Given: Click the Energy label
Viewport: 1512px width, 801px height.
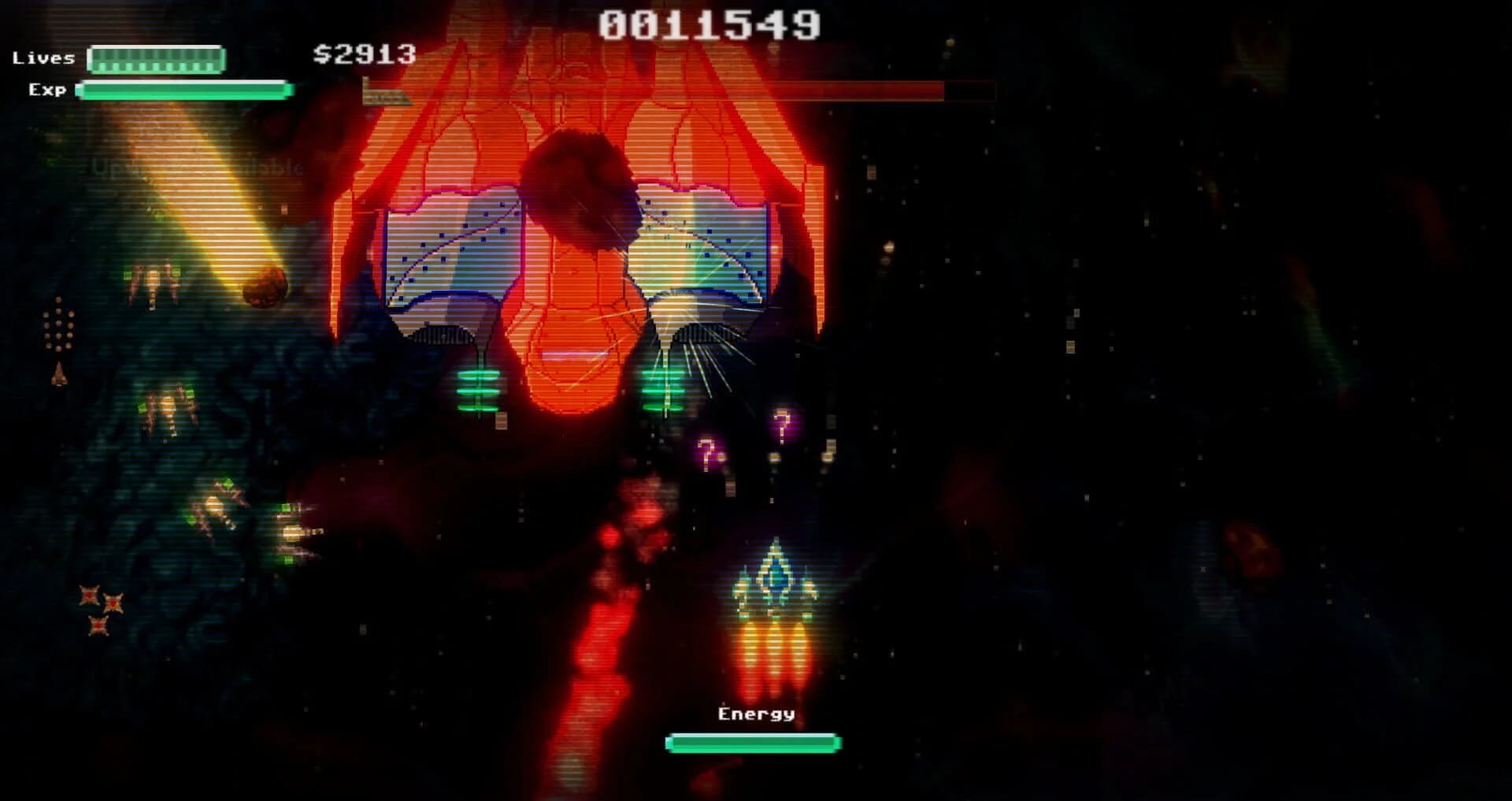Looking at the screenshot, I should 754,715.
